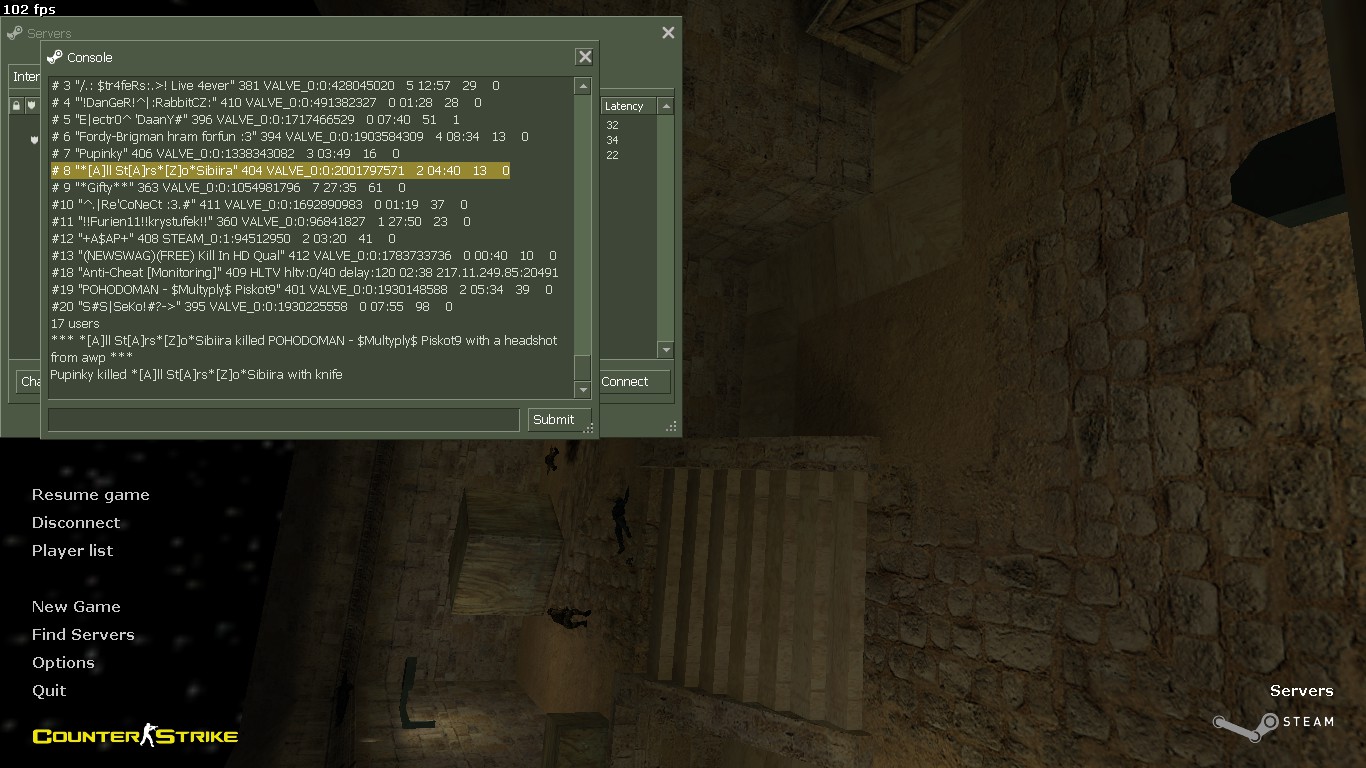
Task: Open the Options menu
Action: [63, 663]
